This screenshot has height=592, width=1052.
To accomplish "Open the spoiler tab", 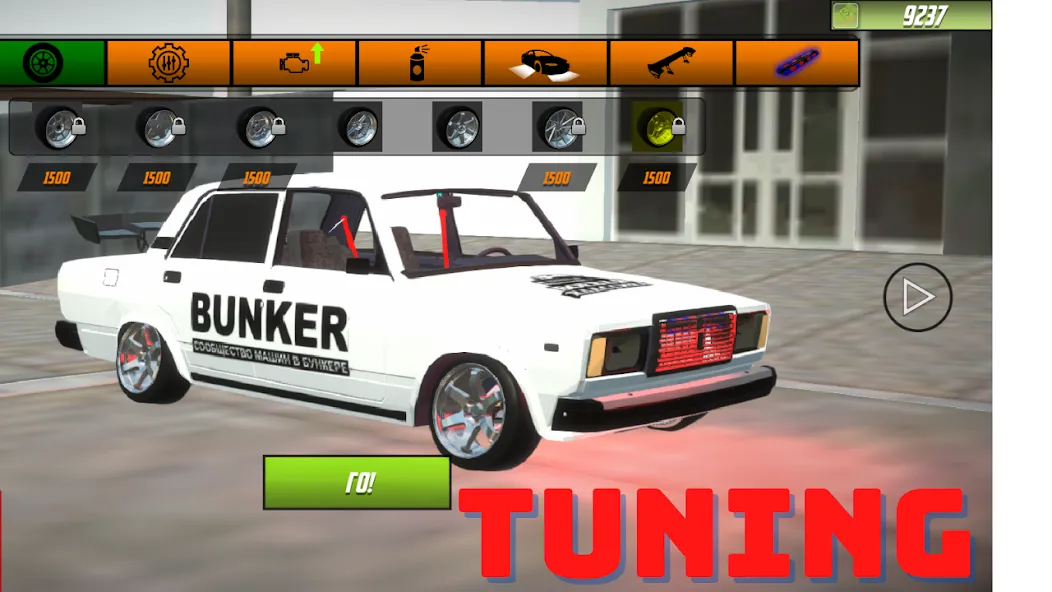I will tap(671, 63).
